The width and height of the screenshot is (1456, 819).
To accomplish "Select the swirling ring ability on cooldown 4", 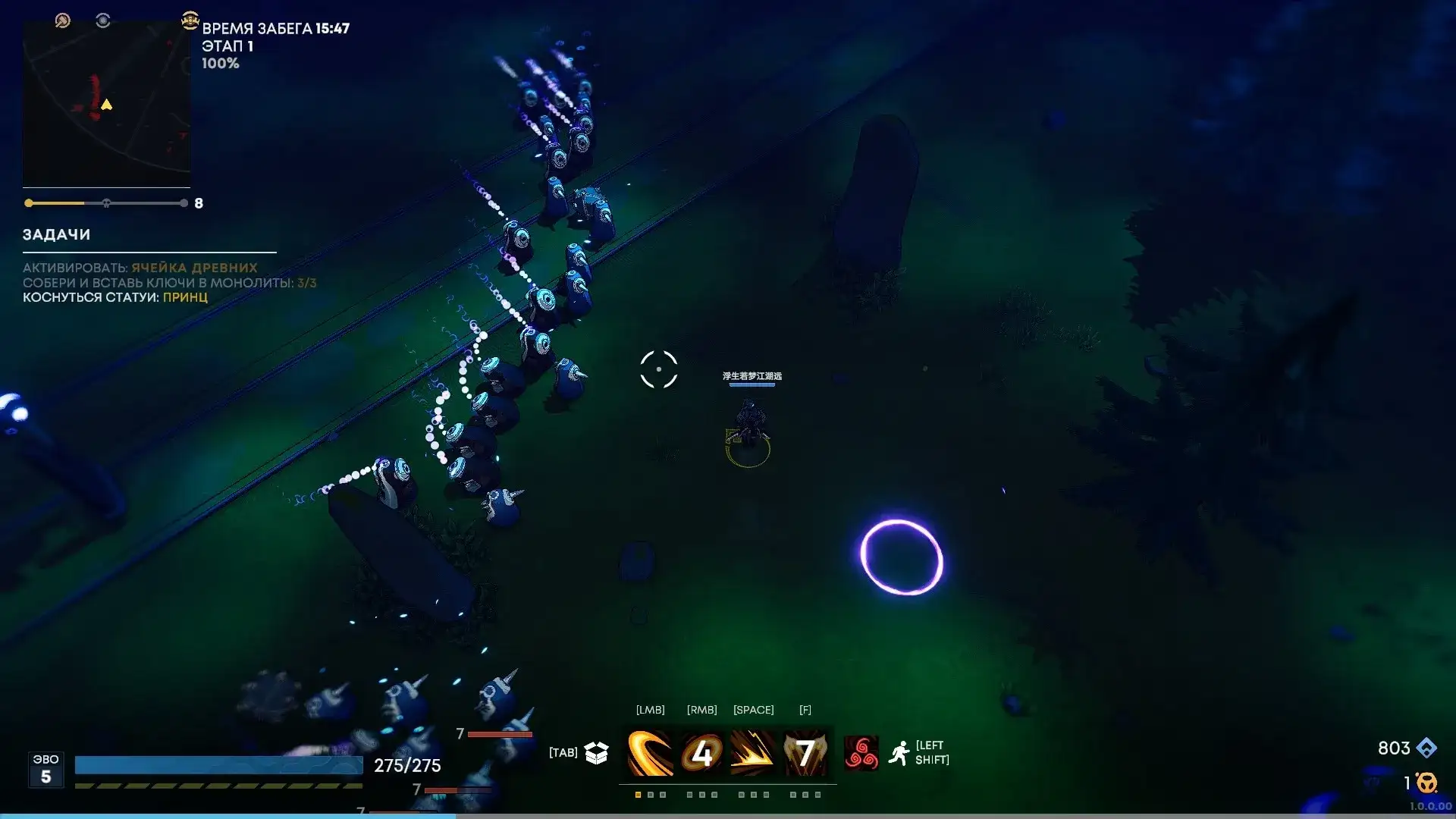I will click(702, 753).
